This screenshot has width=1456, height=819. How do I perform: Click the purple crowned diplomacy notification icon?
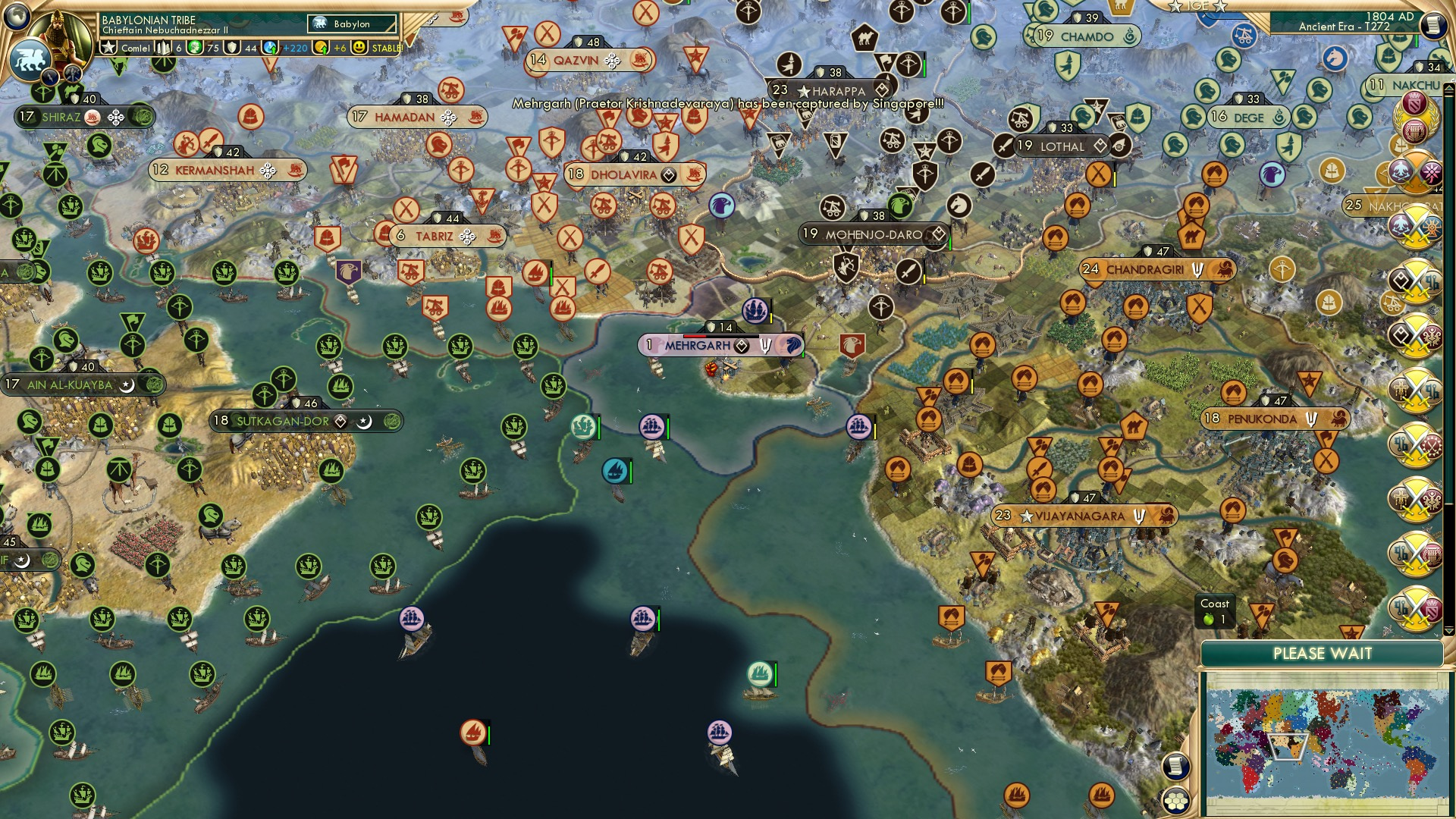click(x=1414, y=104)
